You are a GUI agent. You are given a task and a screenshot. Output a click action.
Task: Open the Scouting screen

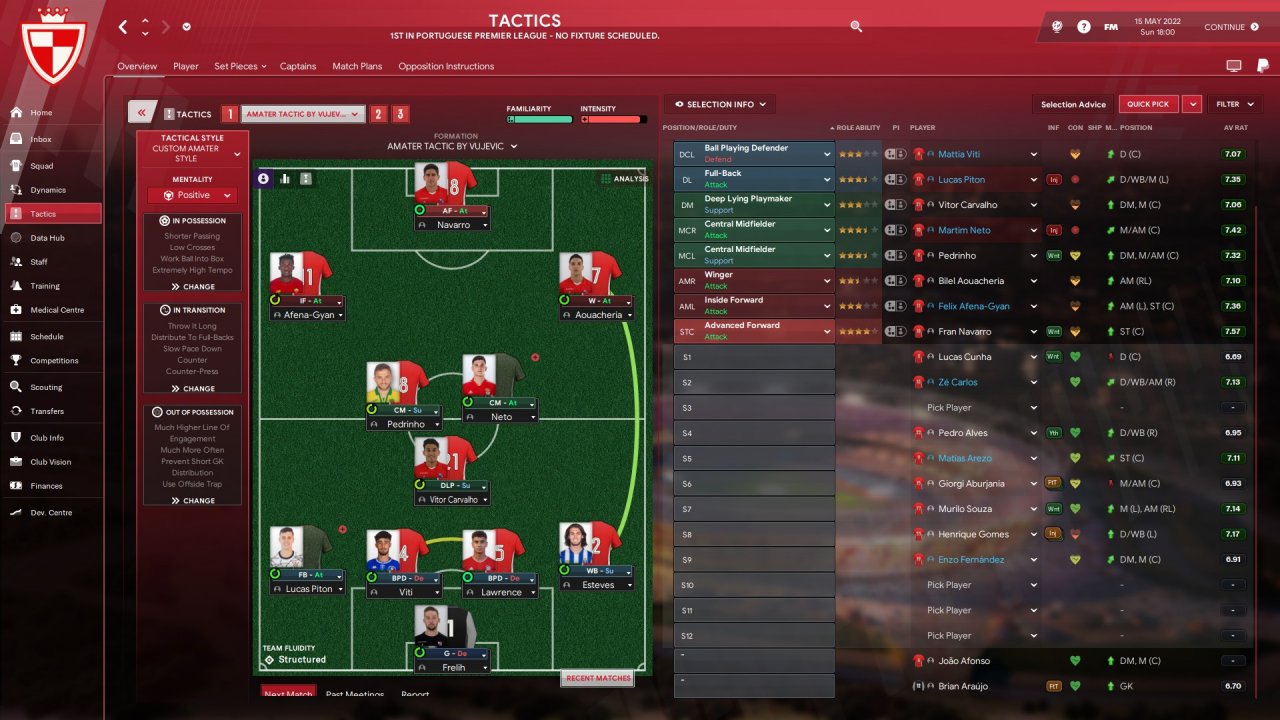coord(46,387)
